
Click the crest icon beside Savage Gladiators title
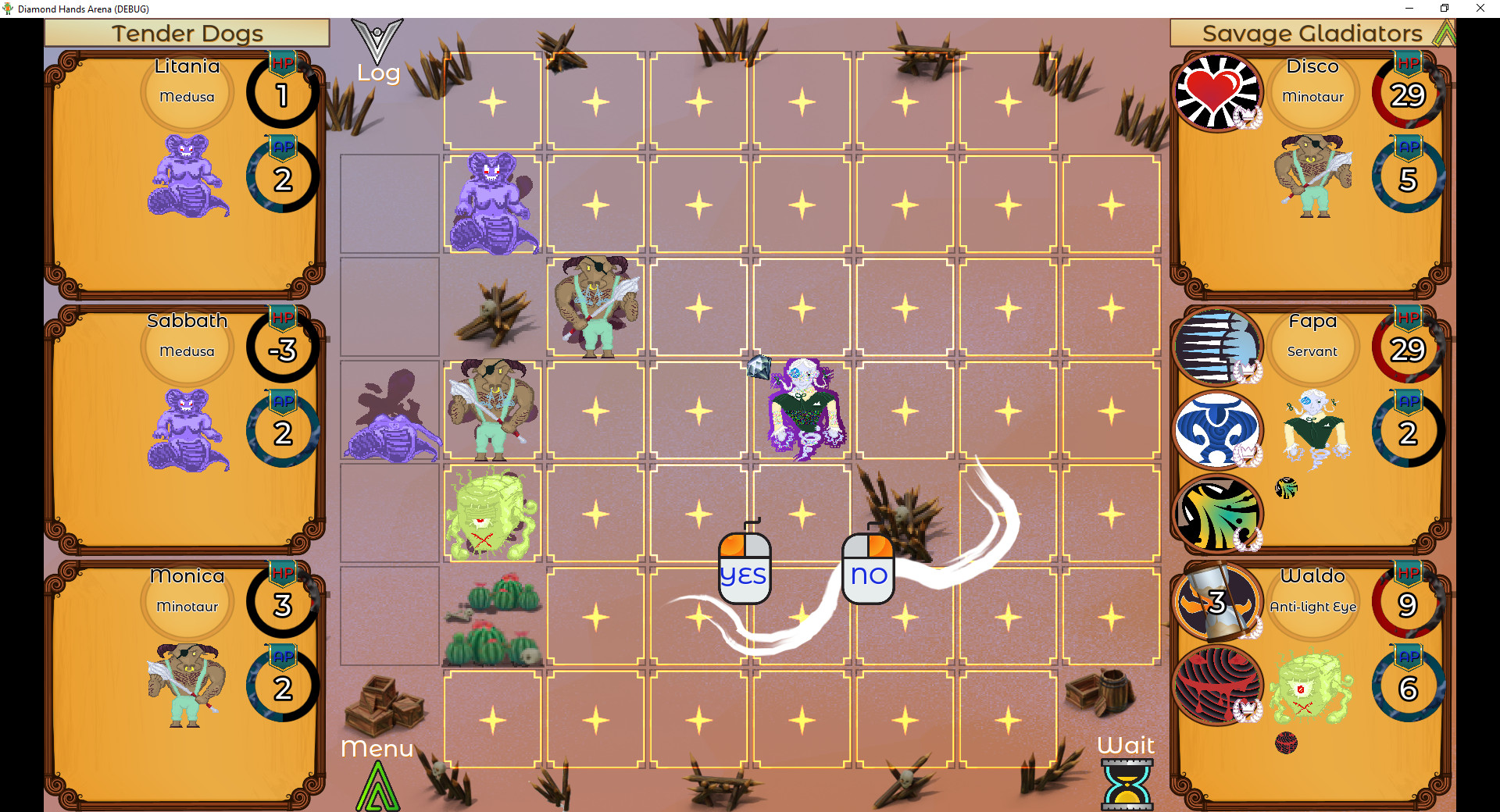[1446, 33]
